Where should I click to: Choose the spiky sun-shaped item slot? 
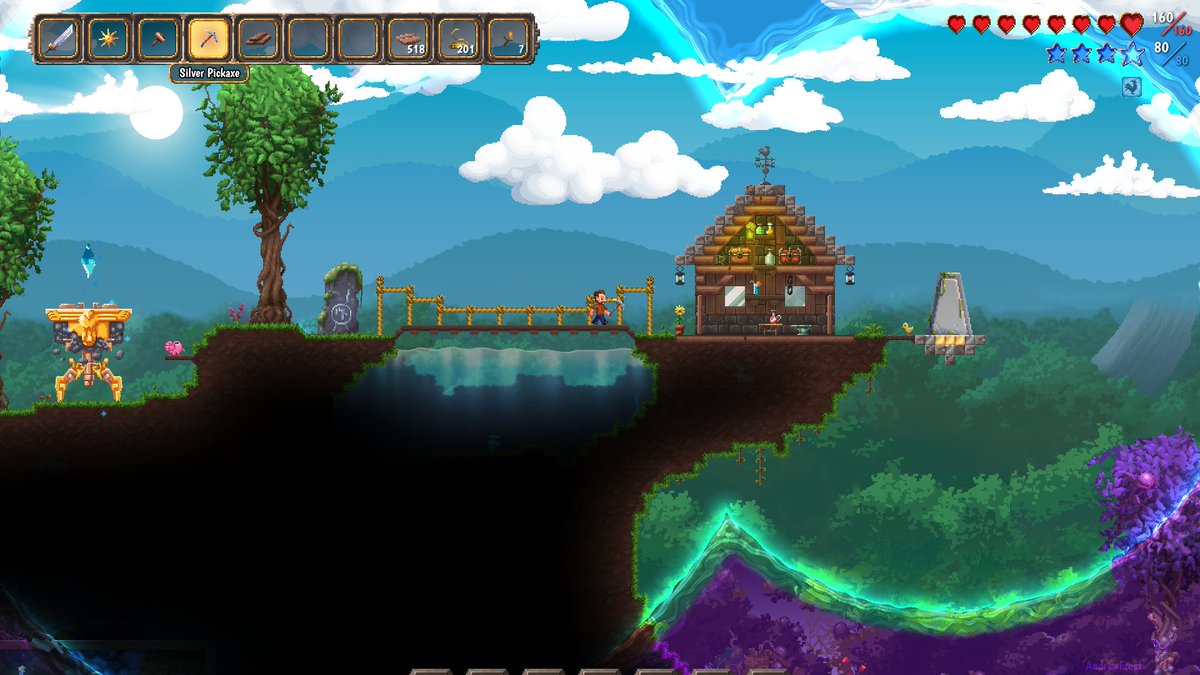coord(109,40)
